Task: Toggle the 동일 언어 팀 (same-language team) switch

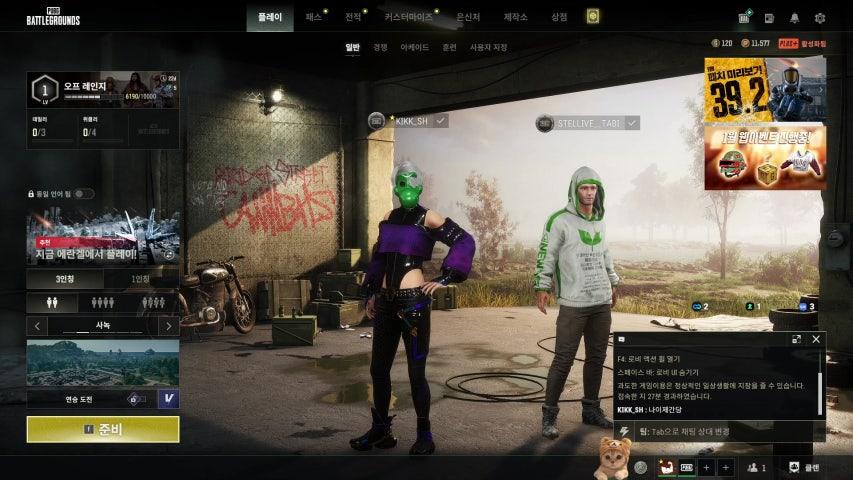Action: (84, 194)
